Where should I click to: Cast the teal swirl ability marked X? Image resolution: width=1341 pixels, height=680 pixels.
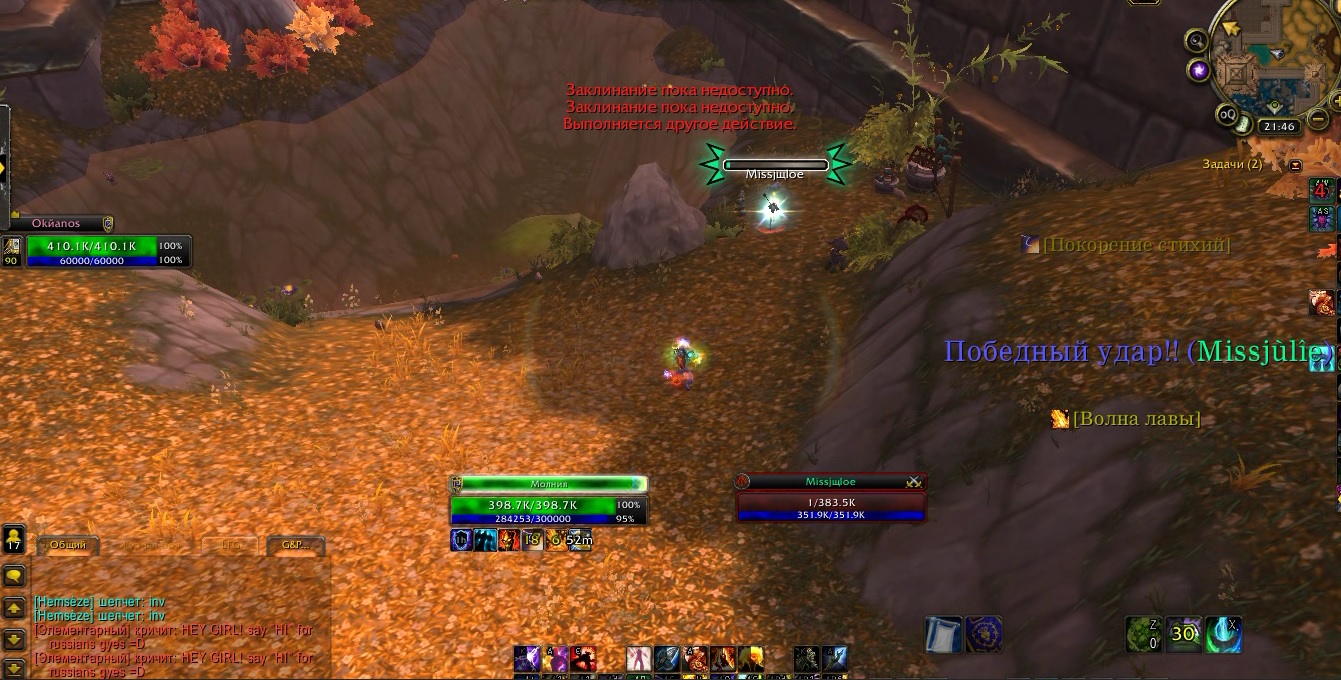[x=1223, y=634]
